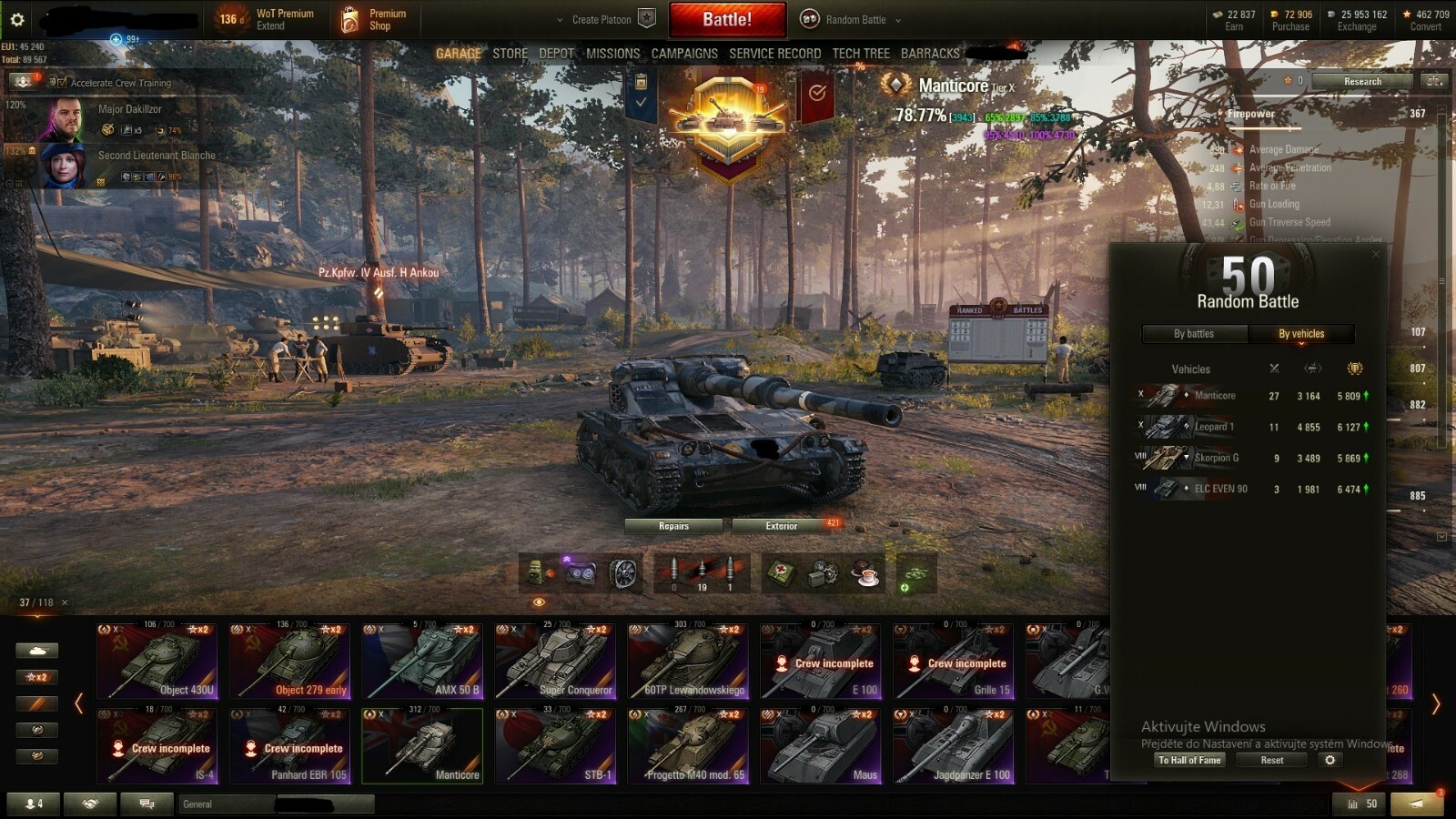Screen dimensions: 1456x819
Task: Equip the Large First Aid Kit consumable
Action: pyautogui.click(x=781, y=571)
